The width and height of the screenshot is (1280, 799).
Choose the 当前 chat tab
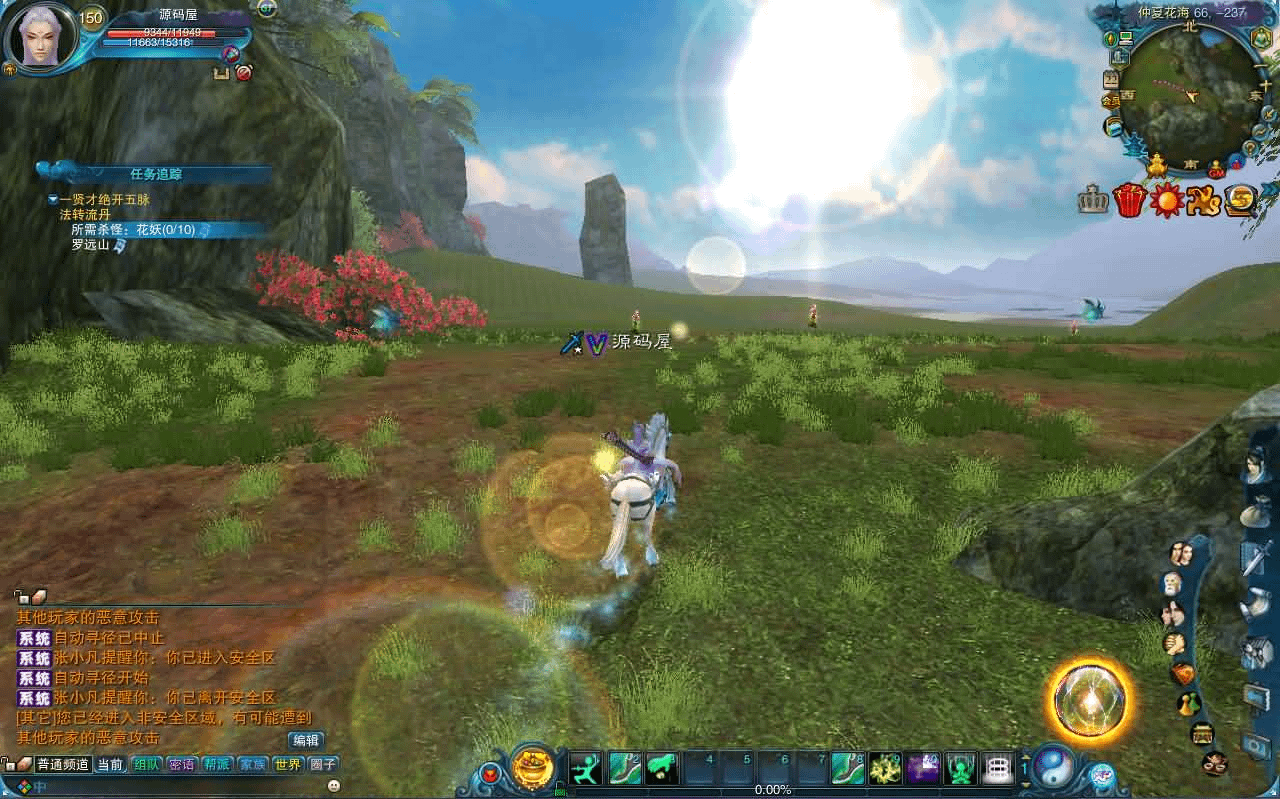point(110,765)
